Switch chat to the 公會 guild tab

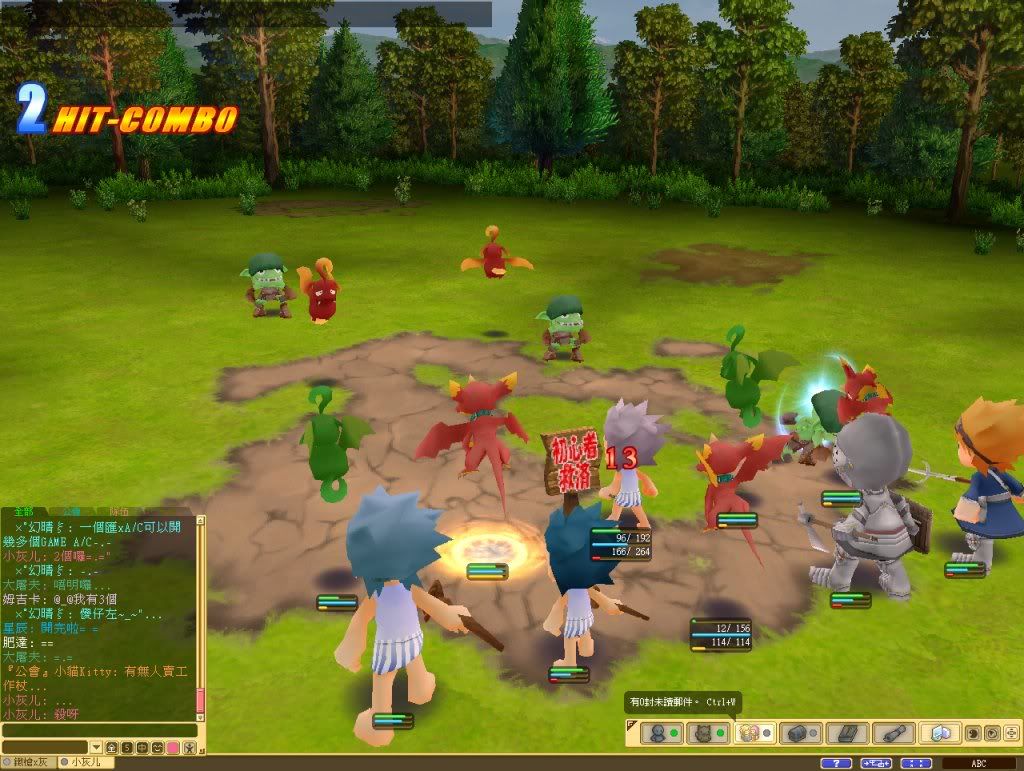pyautogui.click(x=71, y=511)
